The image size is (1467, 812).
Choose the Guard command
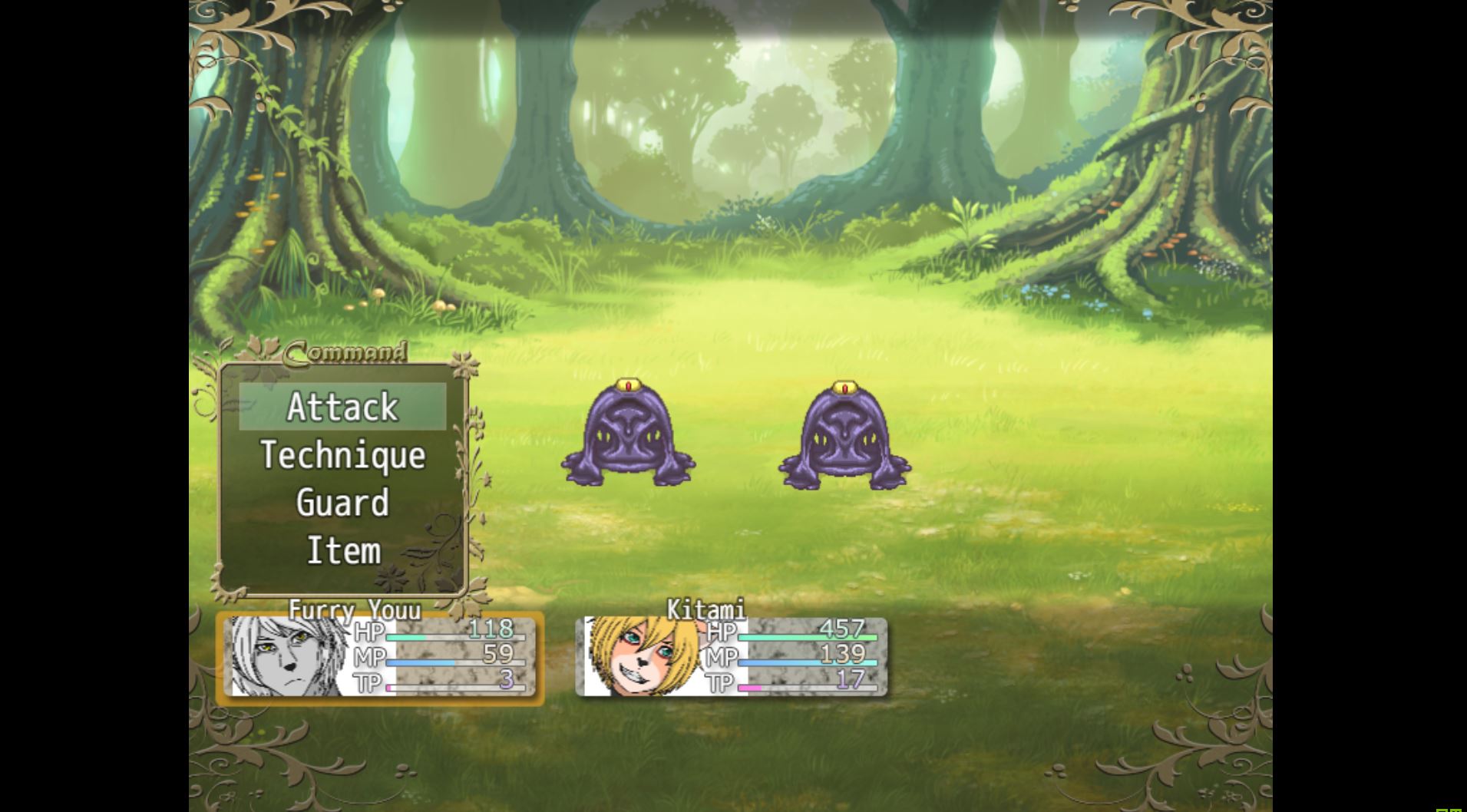coord(342,503)
